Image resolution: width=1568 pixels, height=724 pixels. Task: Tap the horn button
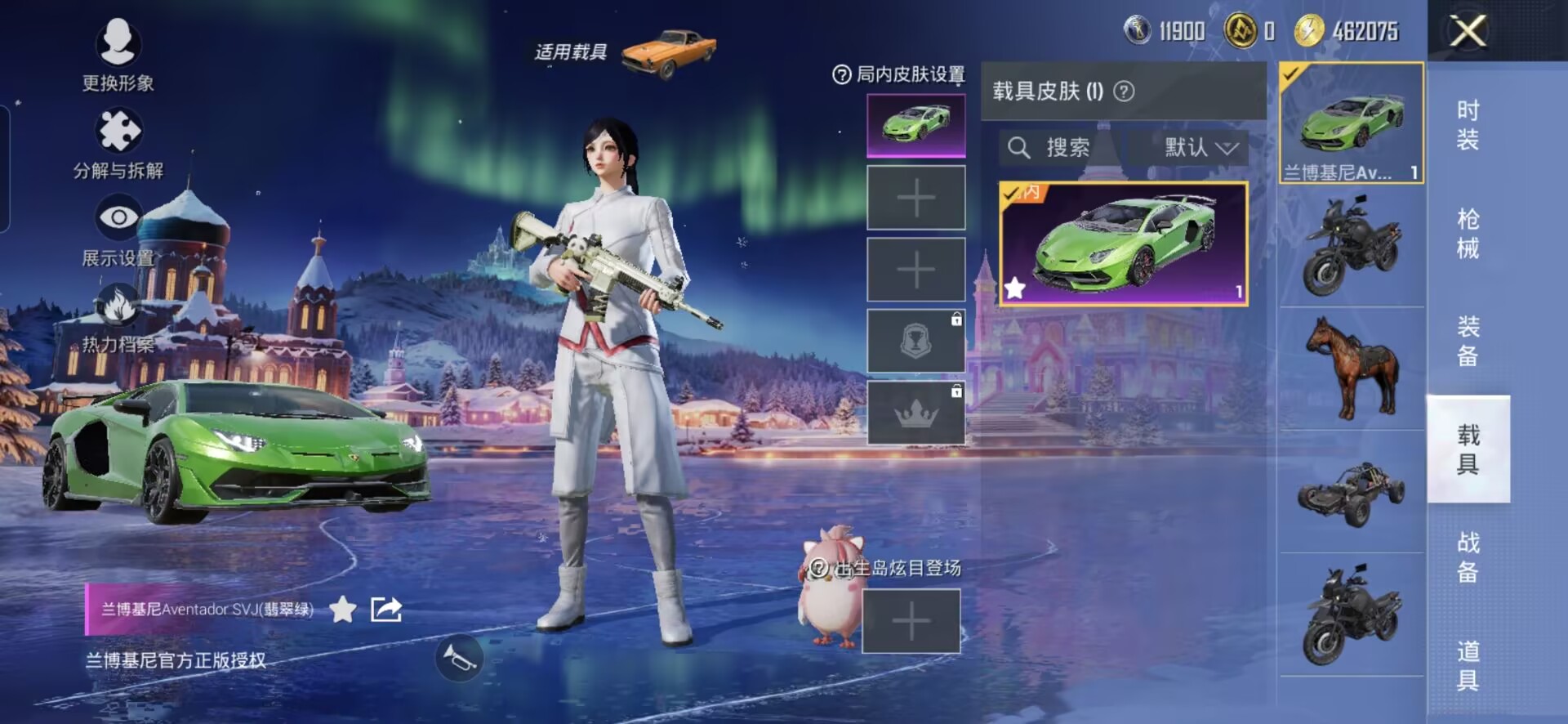459,658
